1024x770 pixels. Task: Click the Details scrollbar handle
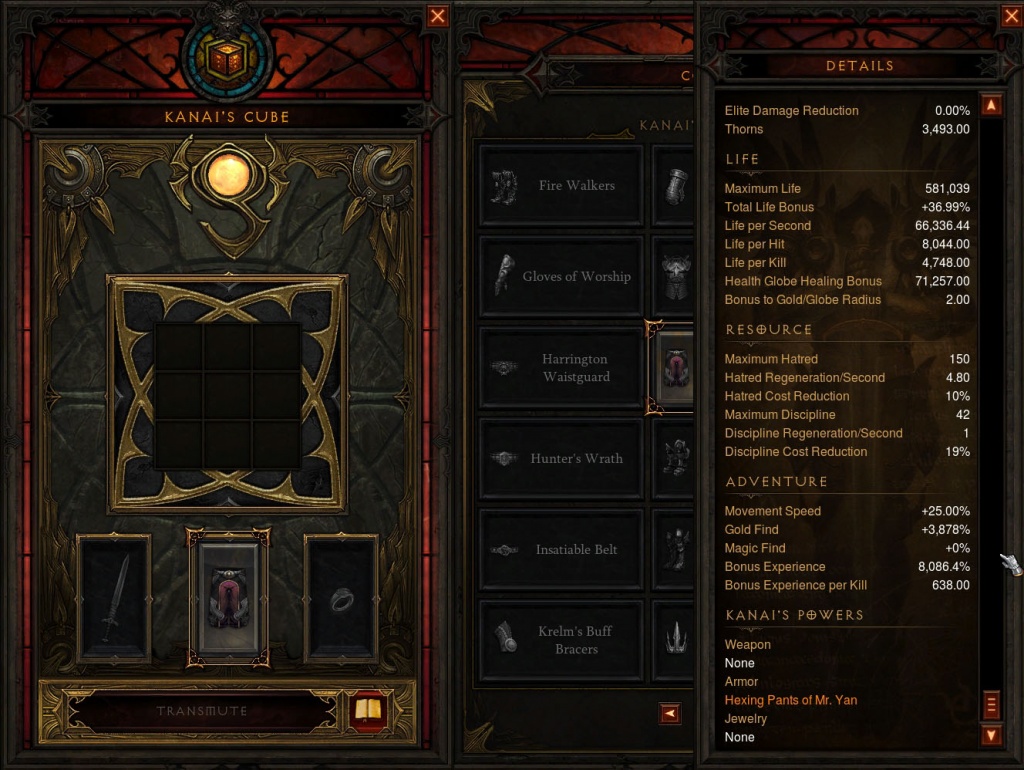pyautogui.click(x=992, y=704)
